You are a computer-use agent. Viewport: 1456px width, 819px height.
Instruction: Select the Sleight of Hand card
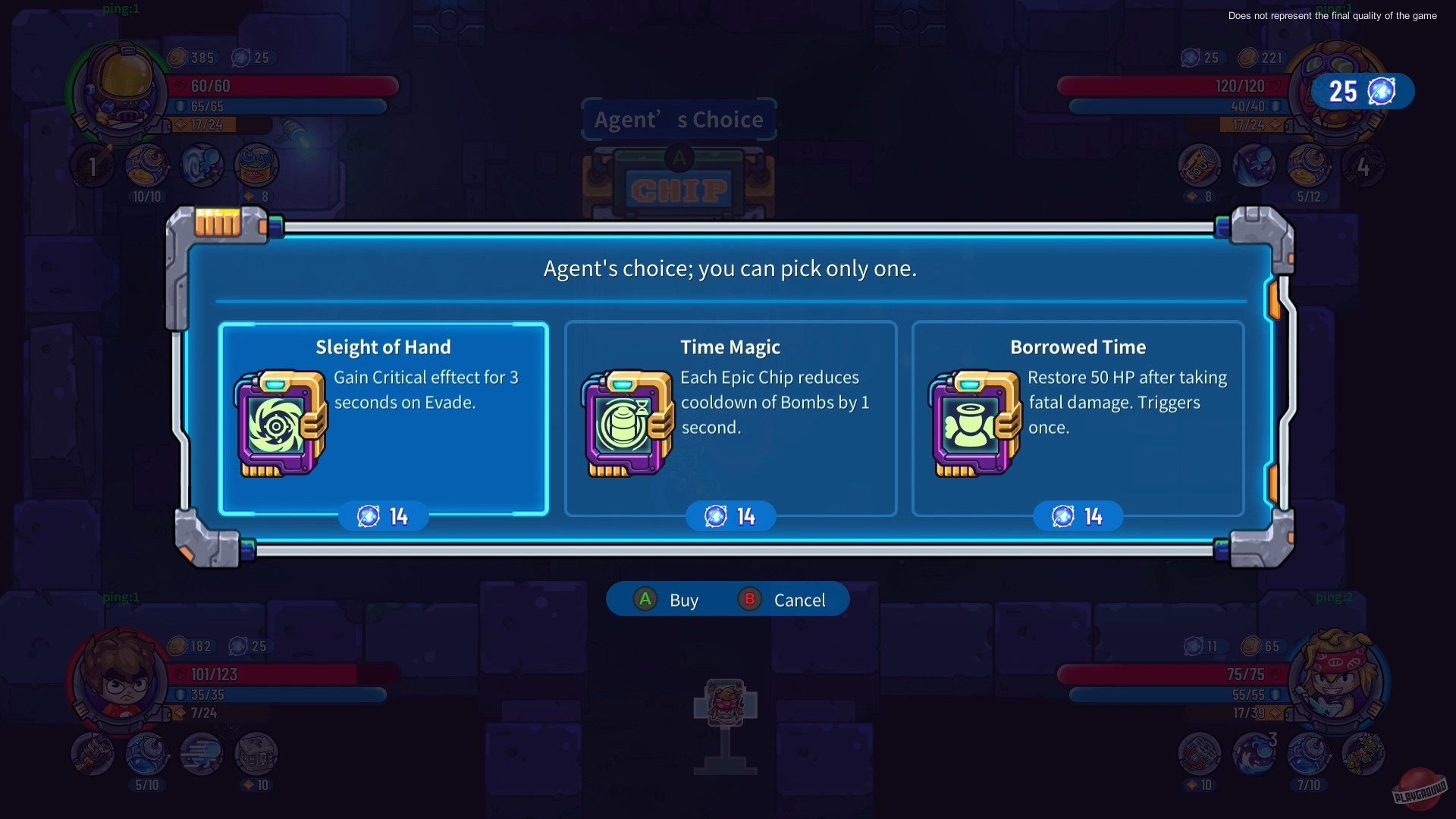(x=384, y=419)
